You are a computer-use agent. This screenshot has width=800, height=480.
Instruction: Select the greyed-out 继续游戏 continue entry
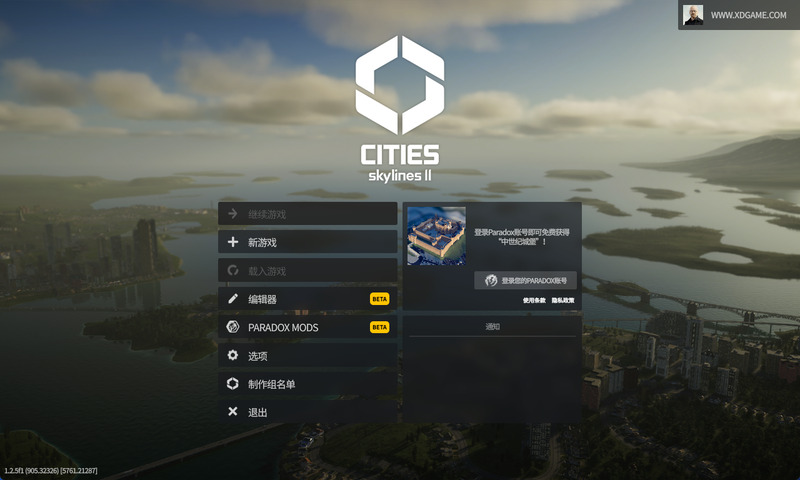[x=307, y=214]
